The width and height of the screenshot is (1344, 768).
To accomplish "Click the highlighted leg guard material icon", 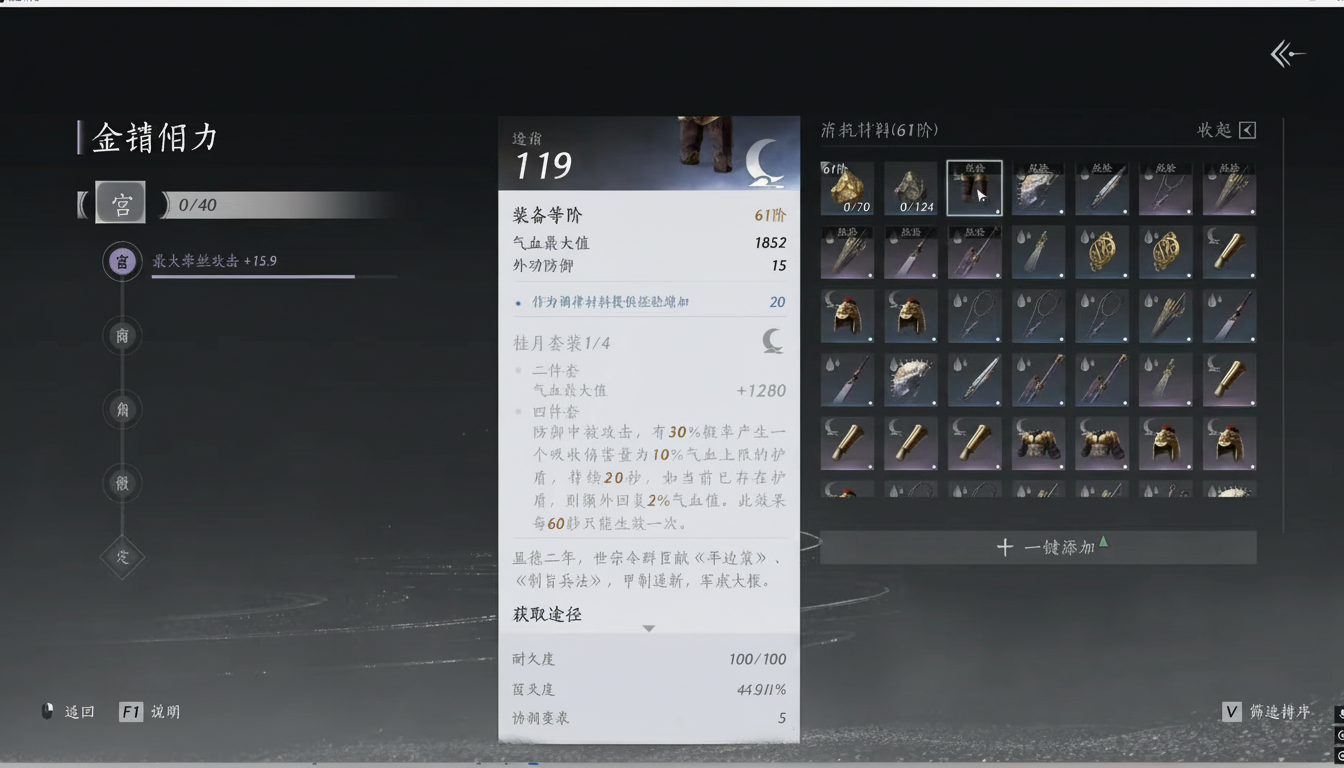I will coord(975,188).
